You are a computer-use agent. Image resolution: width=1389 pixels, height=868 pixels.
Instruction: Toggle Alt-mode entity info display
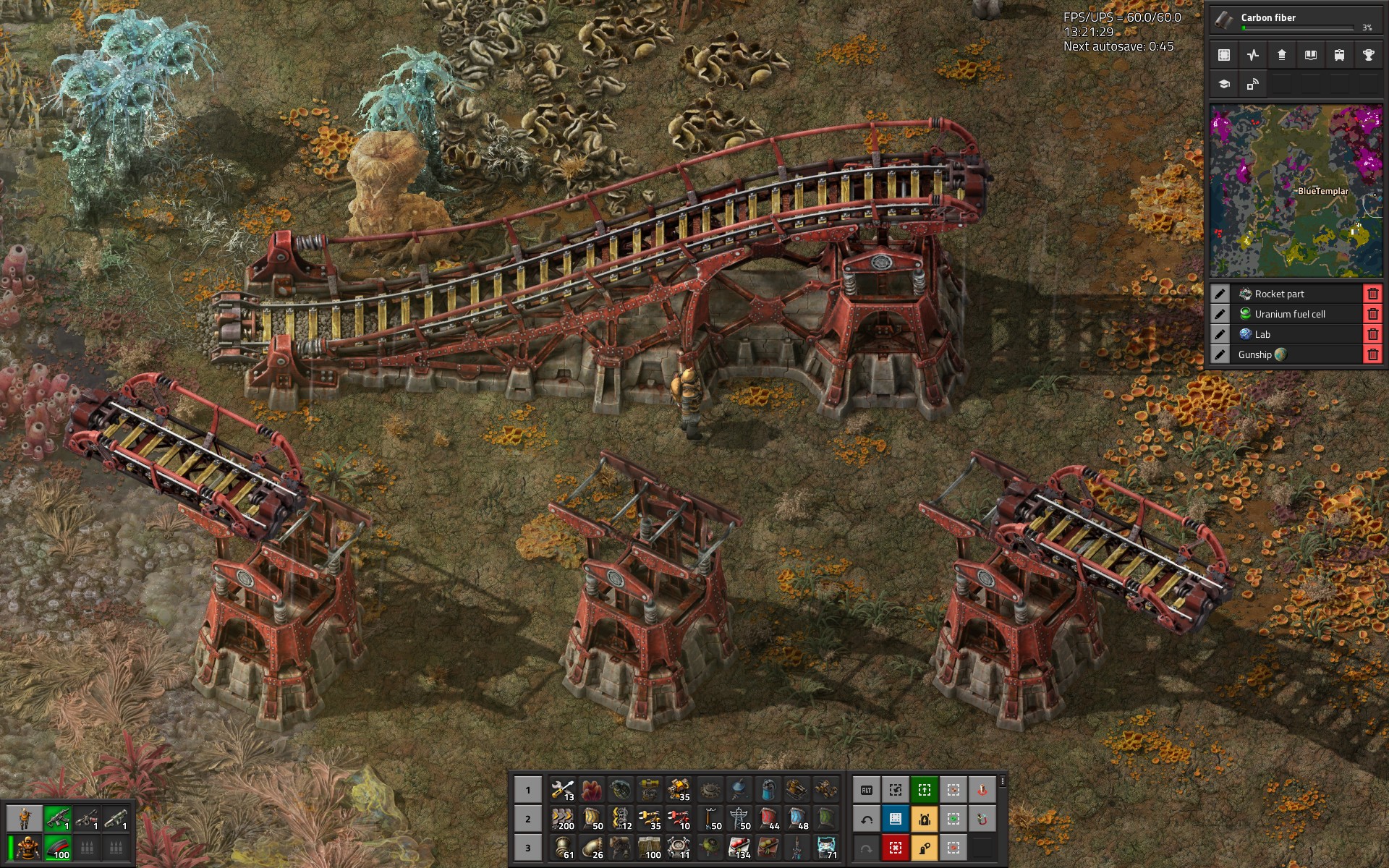pos(867,790)
